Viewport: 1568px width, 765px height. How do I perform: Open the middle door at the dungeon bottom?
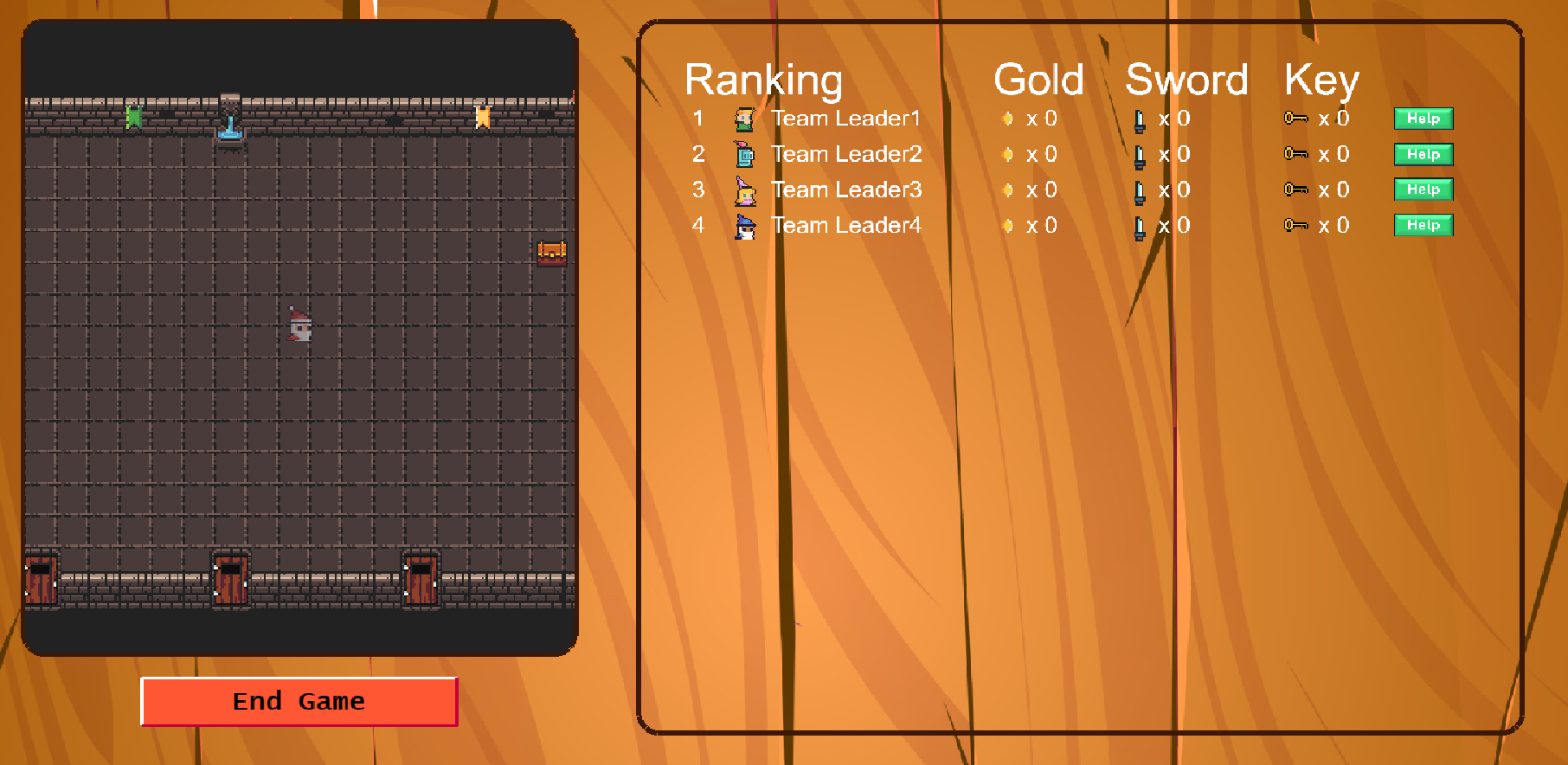230,582
